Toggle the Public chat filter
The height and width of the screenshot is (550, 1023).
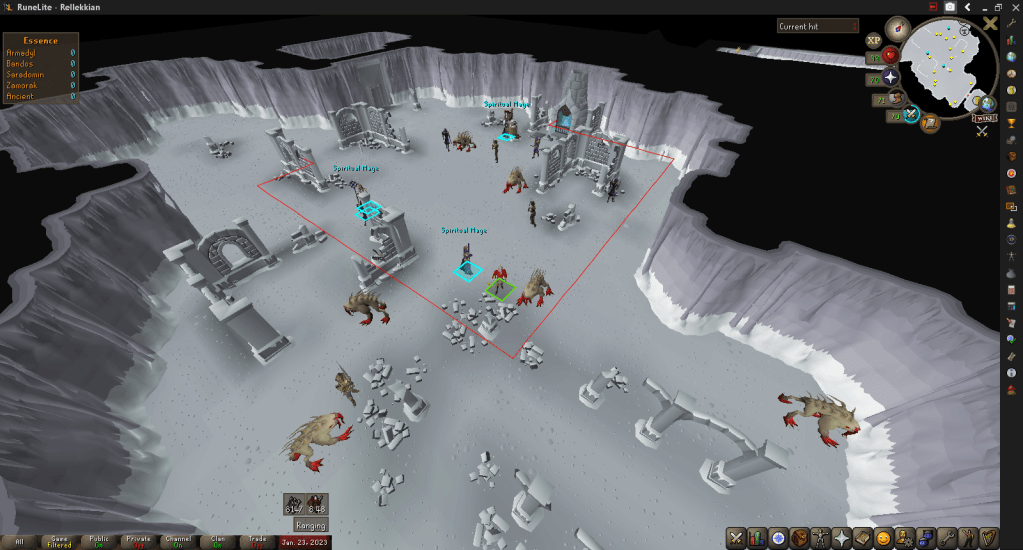tap(99, 542)
